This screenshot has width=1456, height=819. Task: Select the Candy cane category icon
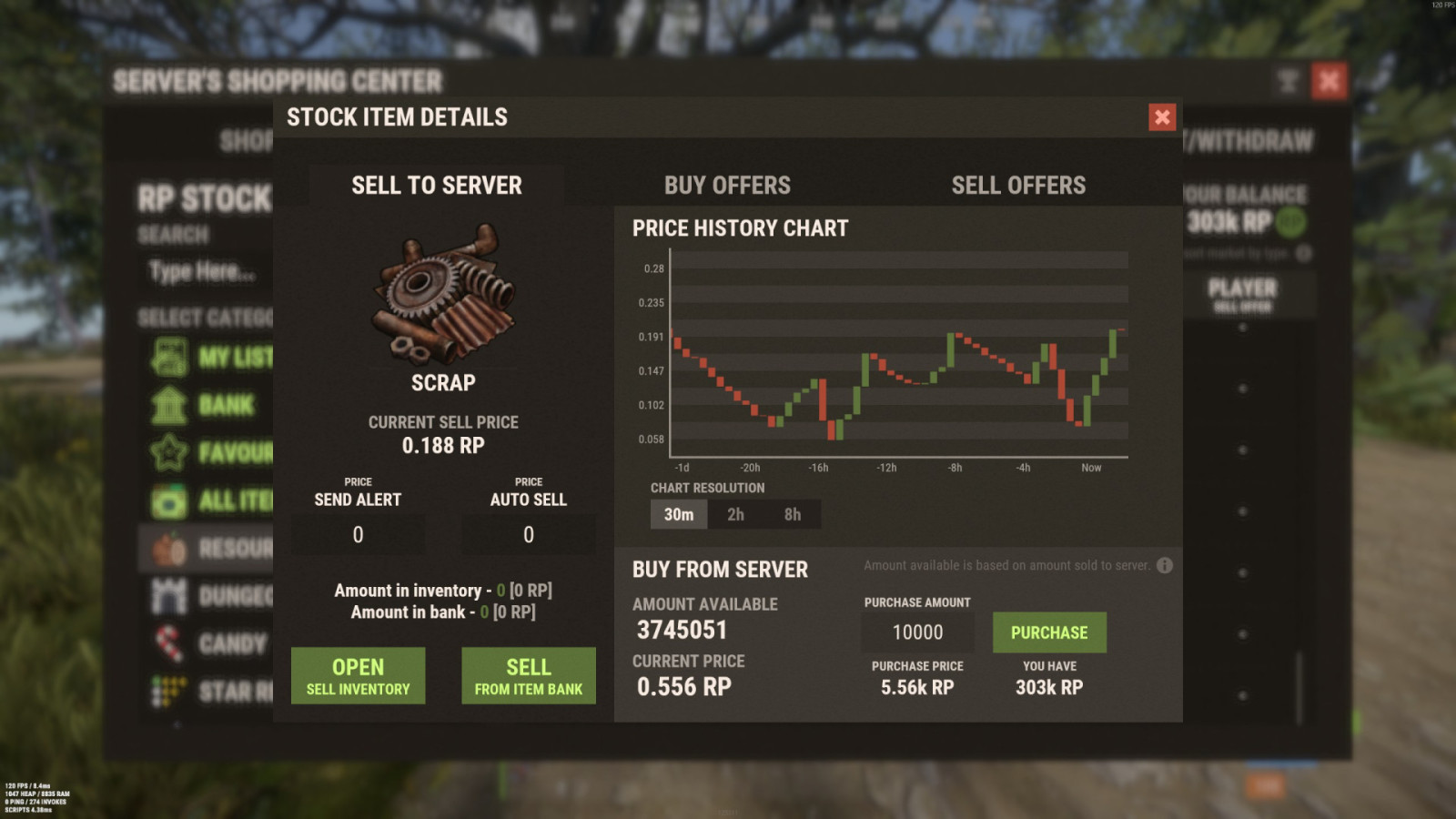169,644
